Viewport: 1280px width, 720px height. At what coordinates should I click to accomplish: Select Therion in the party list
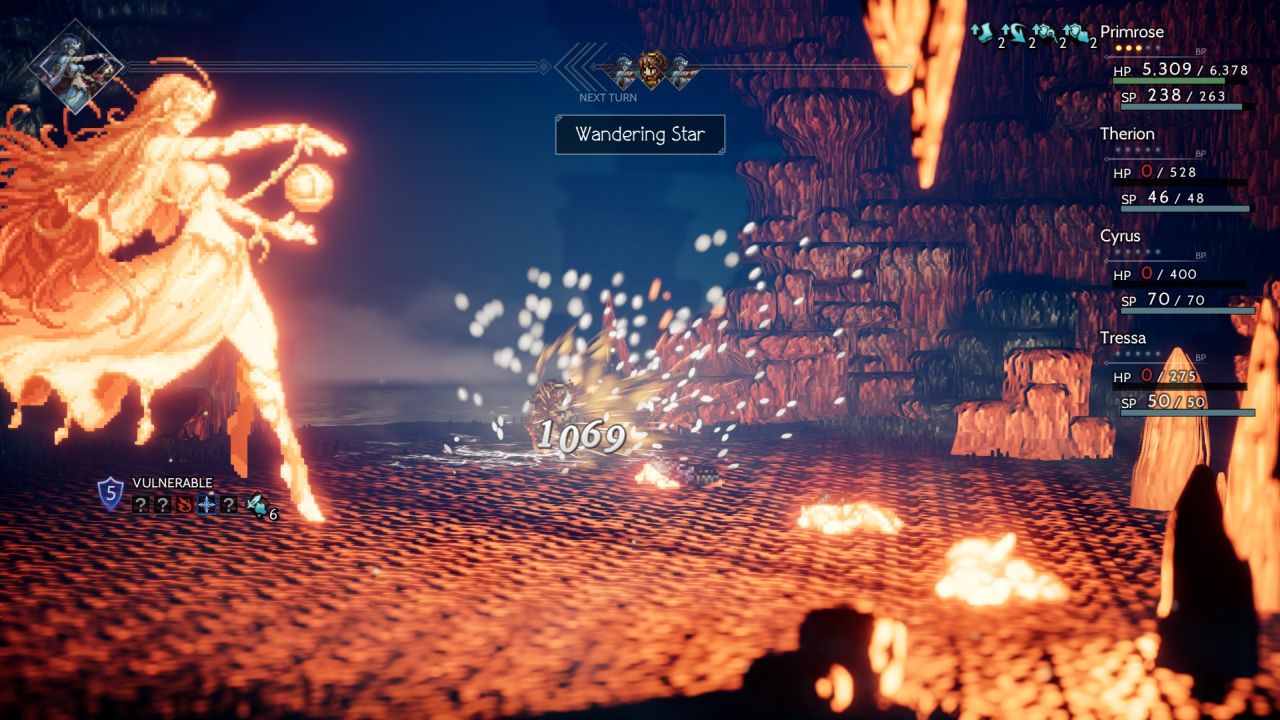pyautogui.click(x=1127, y=134)
